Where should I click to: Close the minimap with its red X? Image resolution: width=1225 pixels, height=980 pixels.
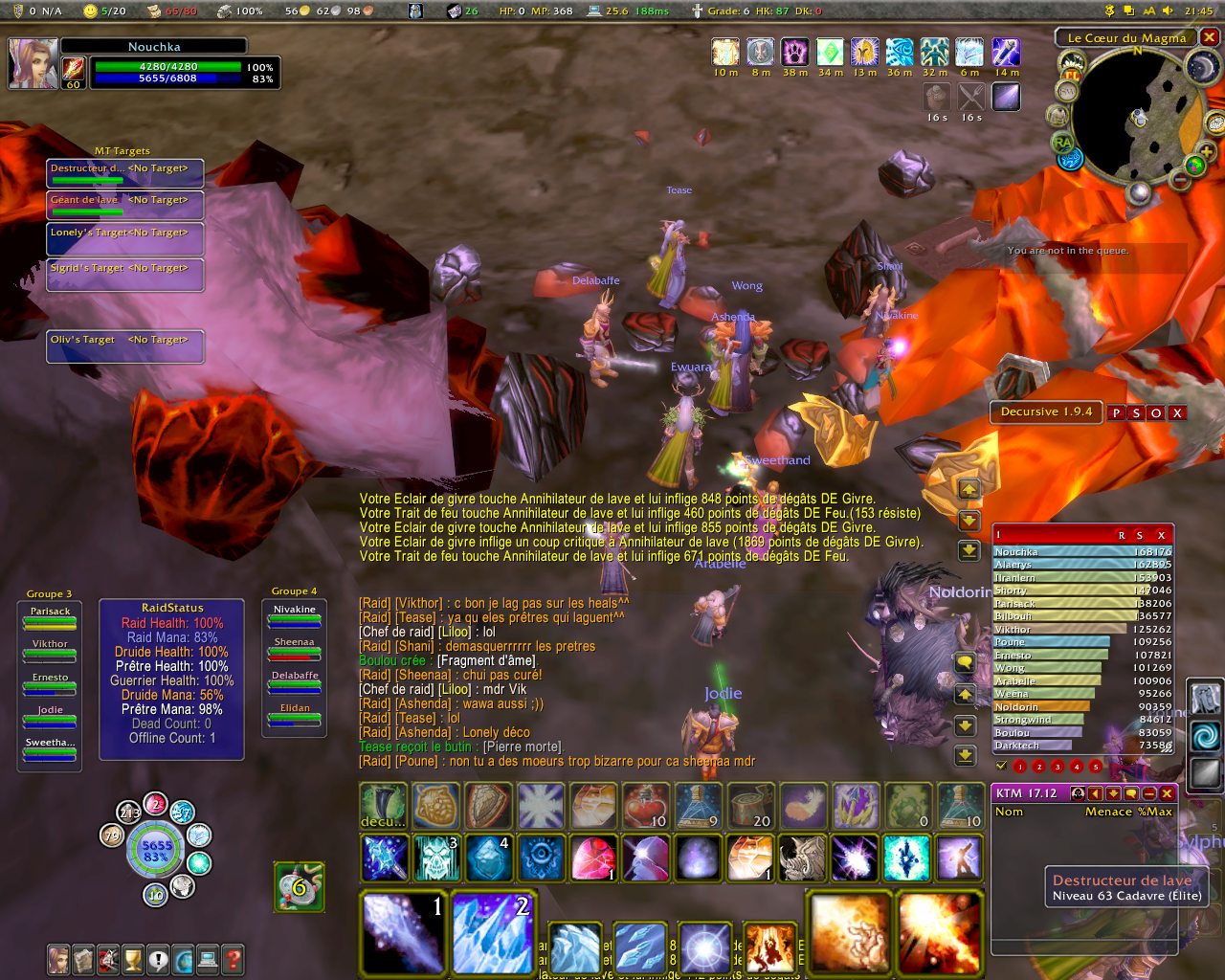point(1210,37)
